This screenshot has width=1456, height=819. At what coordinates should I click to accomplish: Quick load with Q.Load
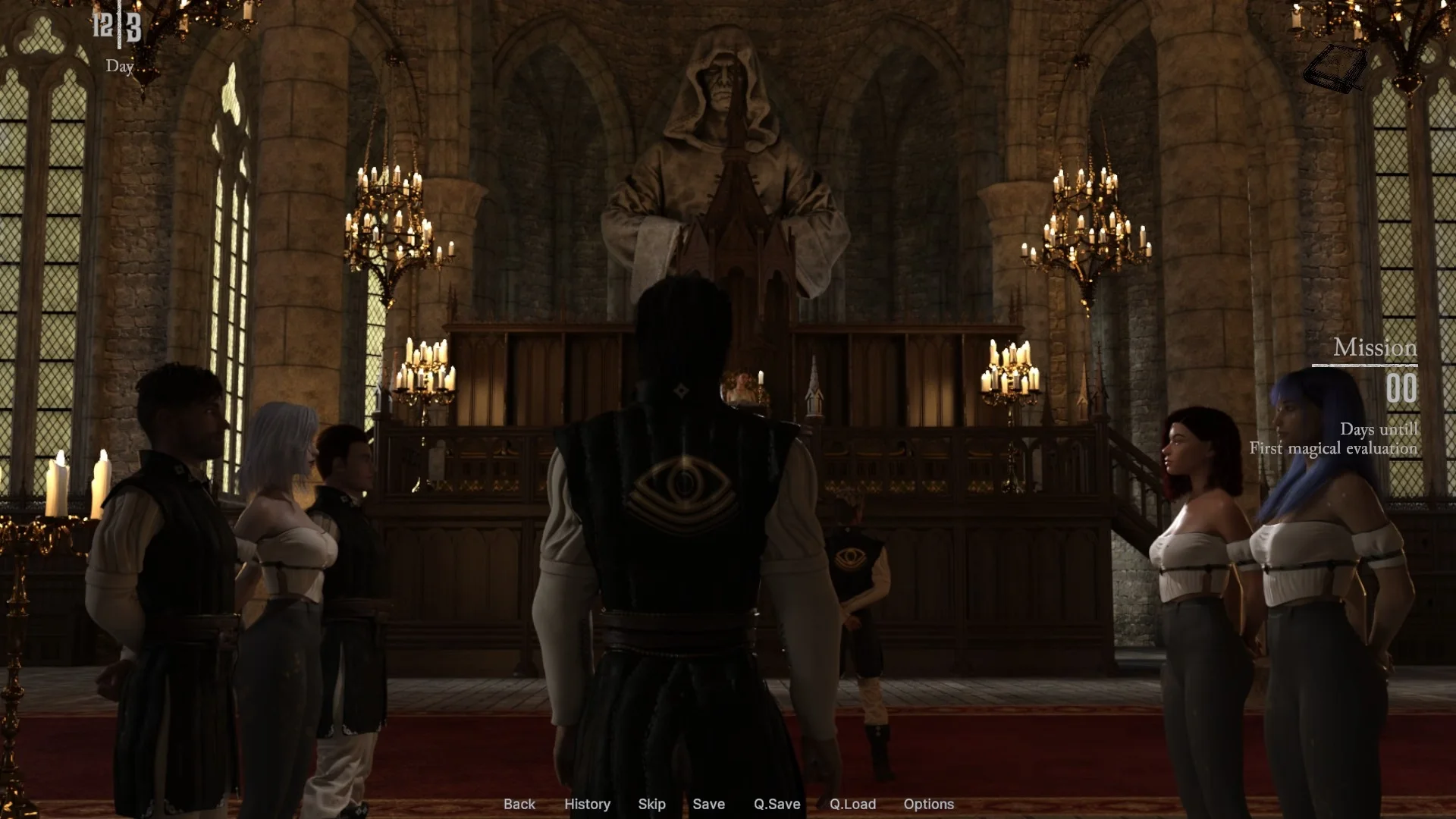[852, 804]
